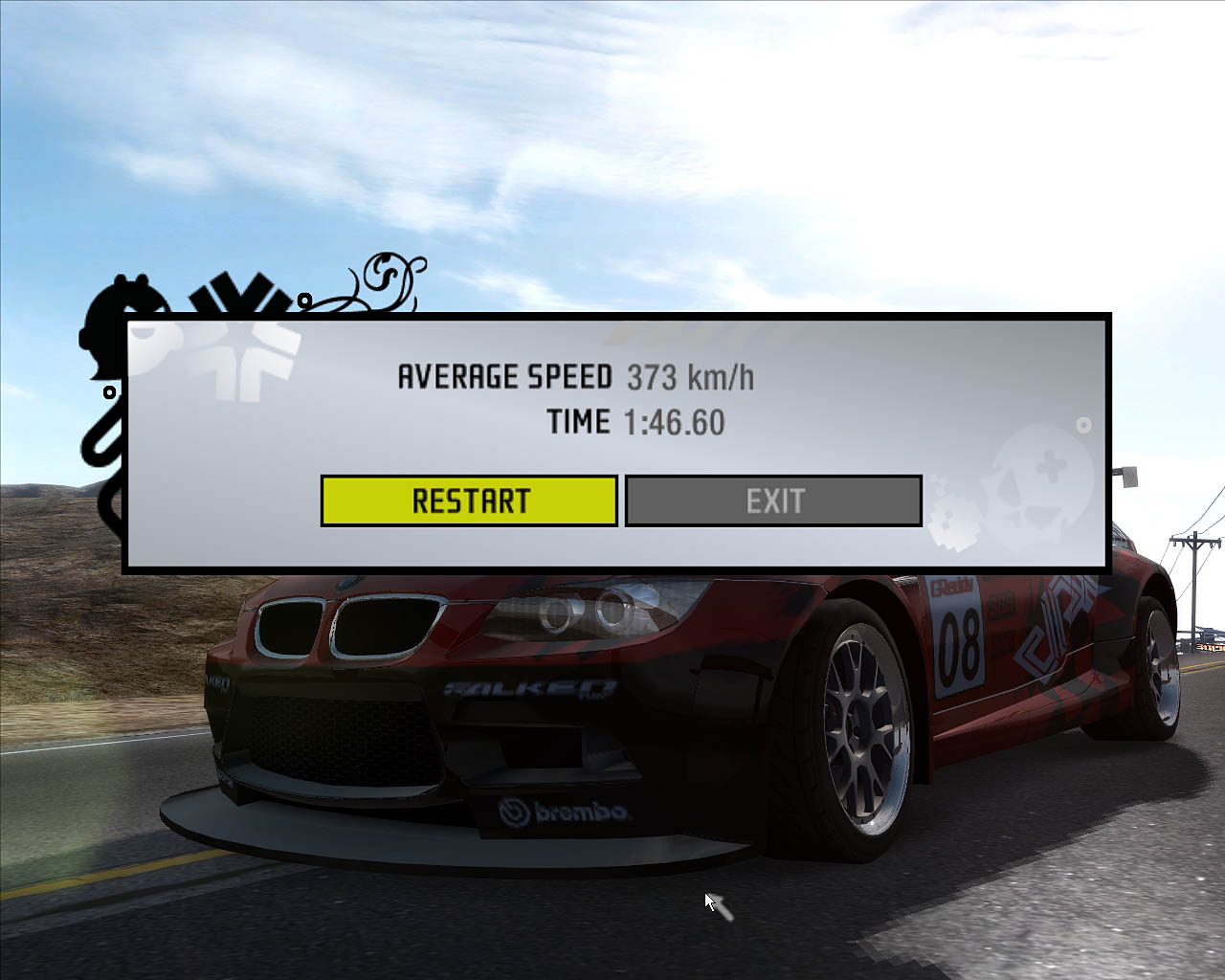Screen dimensions: 1225x980
Task: Choose EXIT to leave the race
Action: [773, 501]
